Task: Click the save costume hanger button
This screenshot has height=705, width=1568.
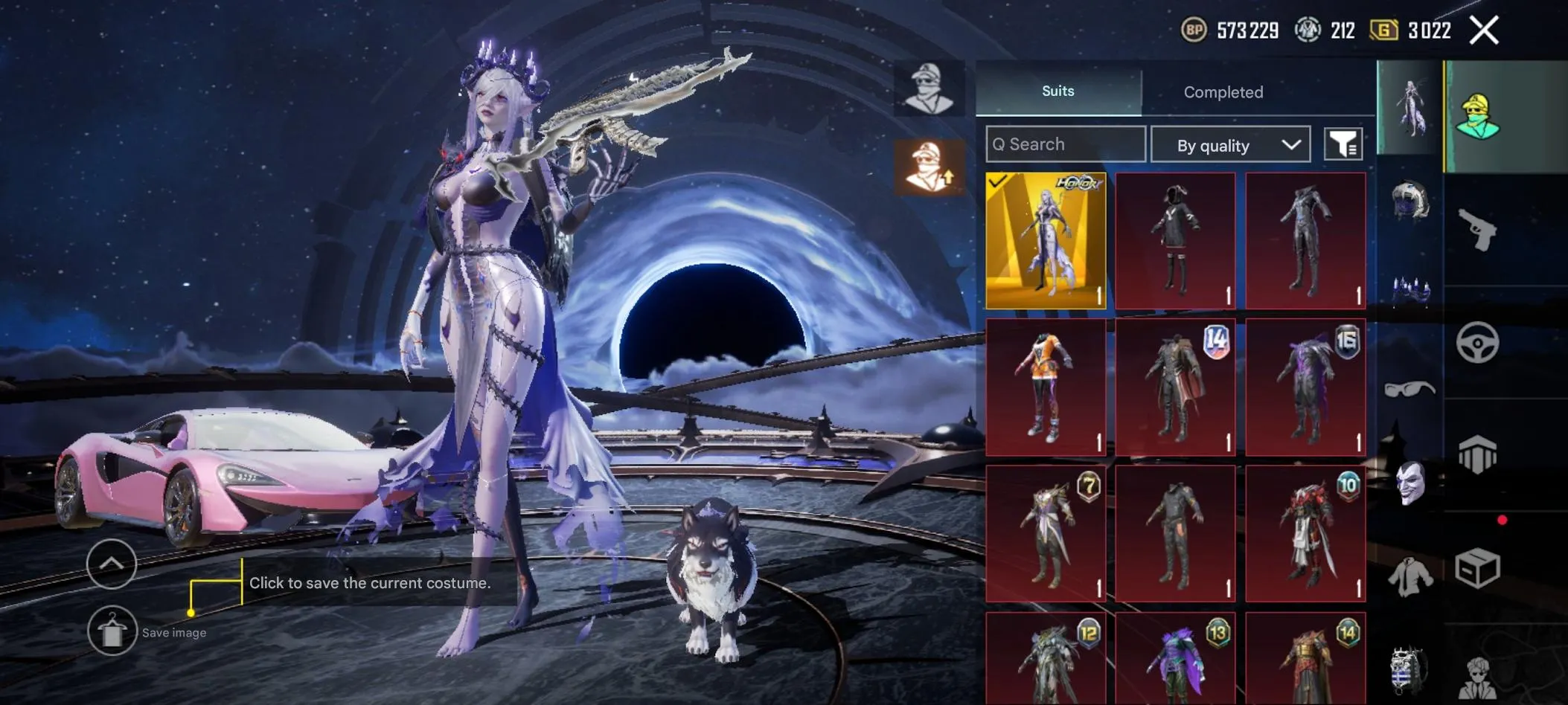Action: click(x=112, y=631)
